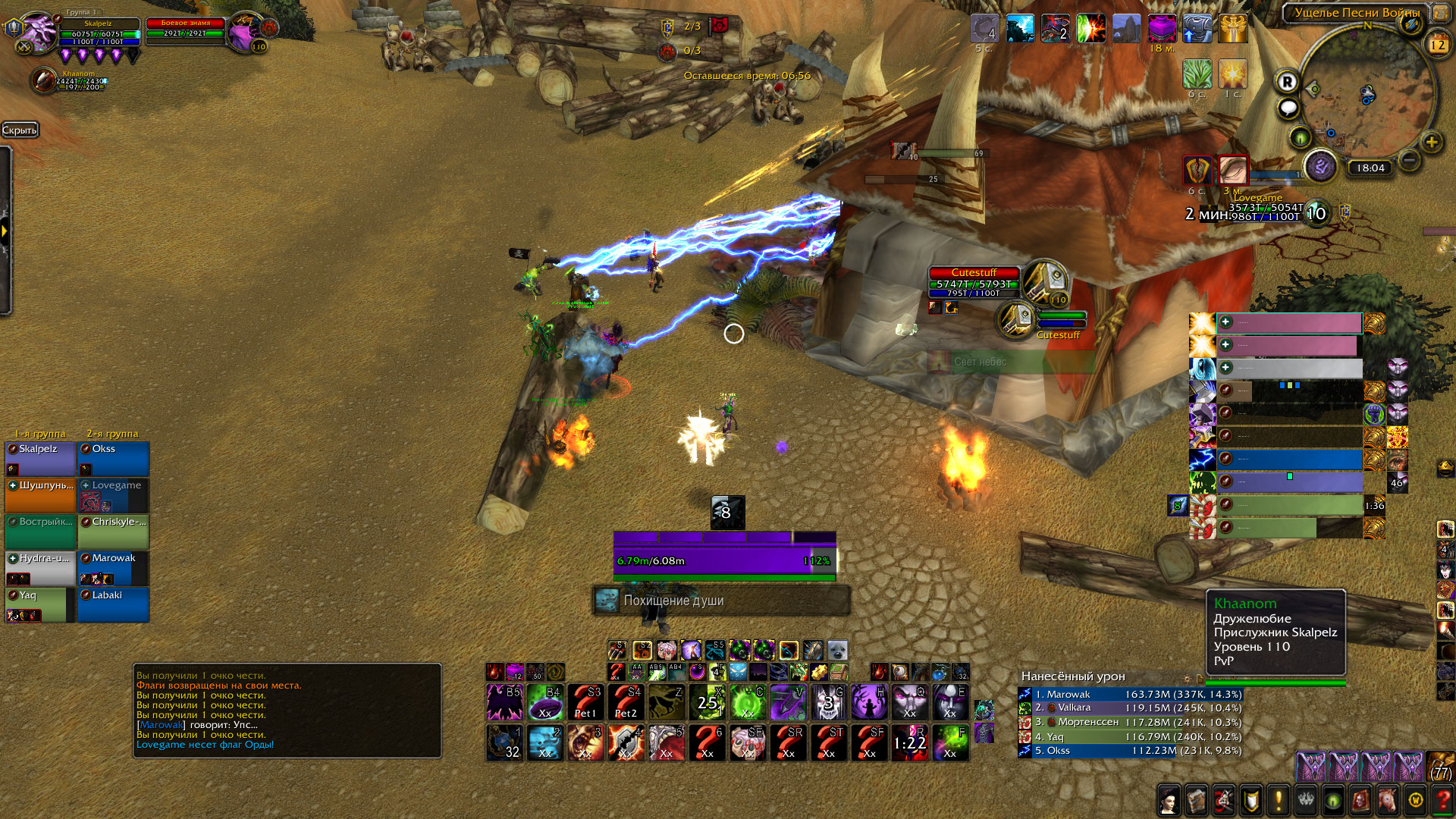Select Marowak raid frame
The image size is (1456, 819).
point(114,567)
